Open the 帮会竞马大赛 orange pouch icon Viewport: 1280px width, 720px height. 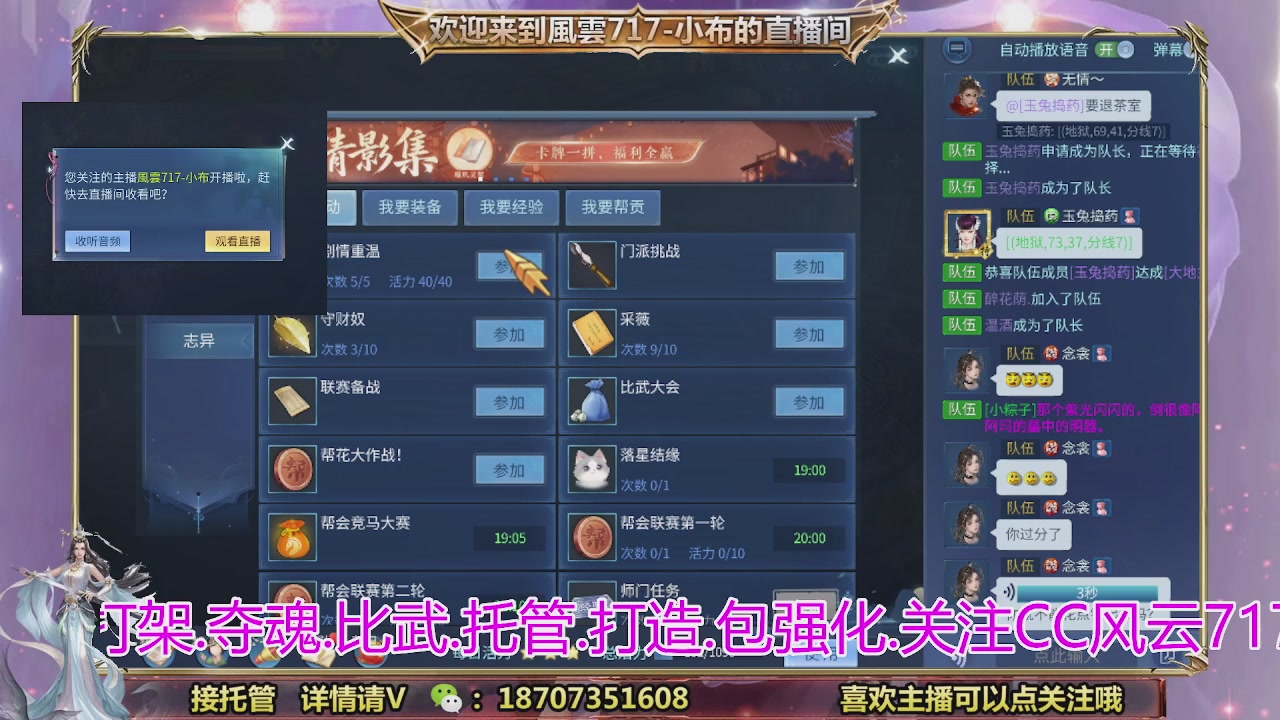291,535
